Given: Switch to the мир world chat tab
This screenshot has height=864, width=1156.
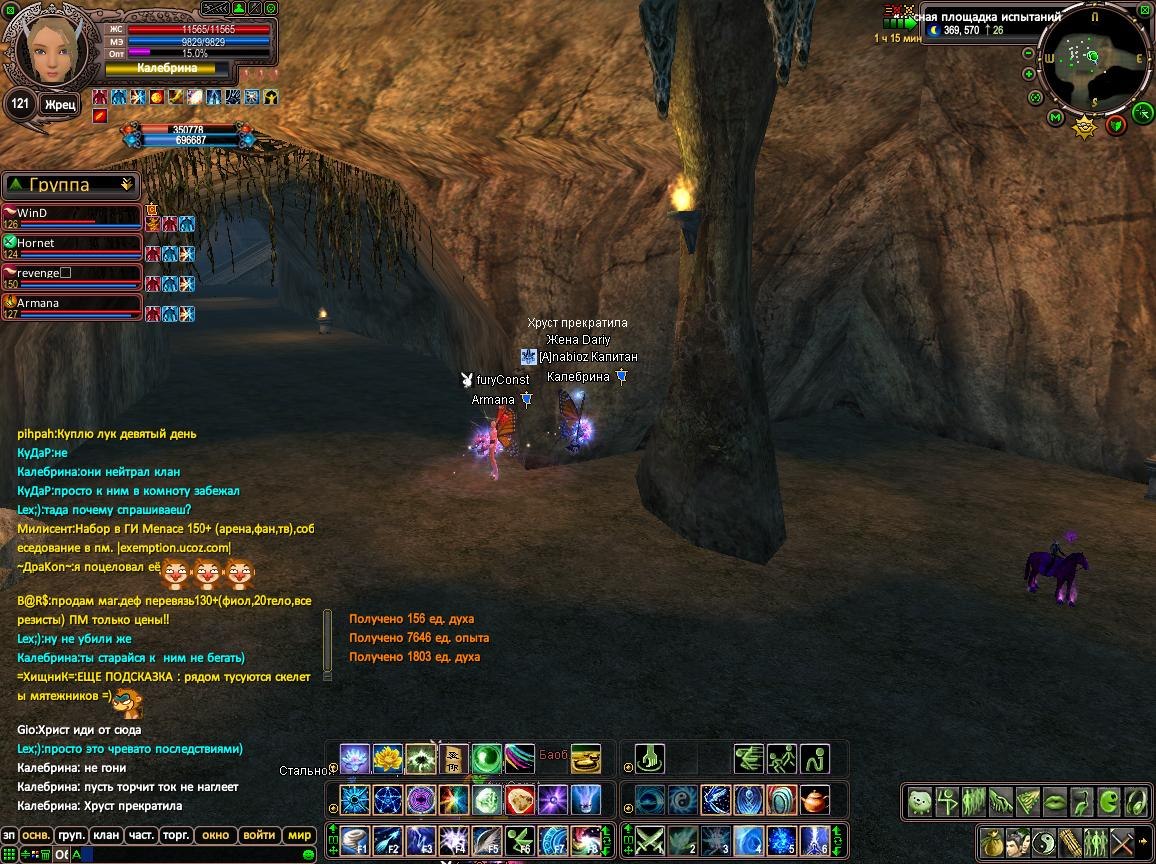Looking at the screenshot, I should (300, 835).
